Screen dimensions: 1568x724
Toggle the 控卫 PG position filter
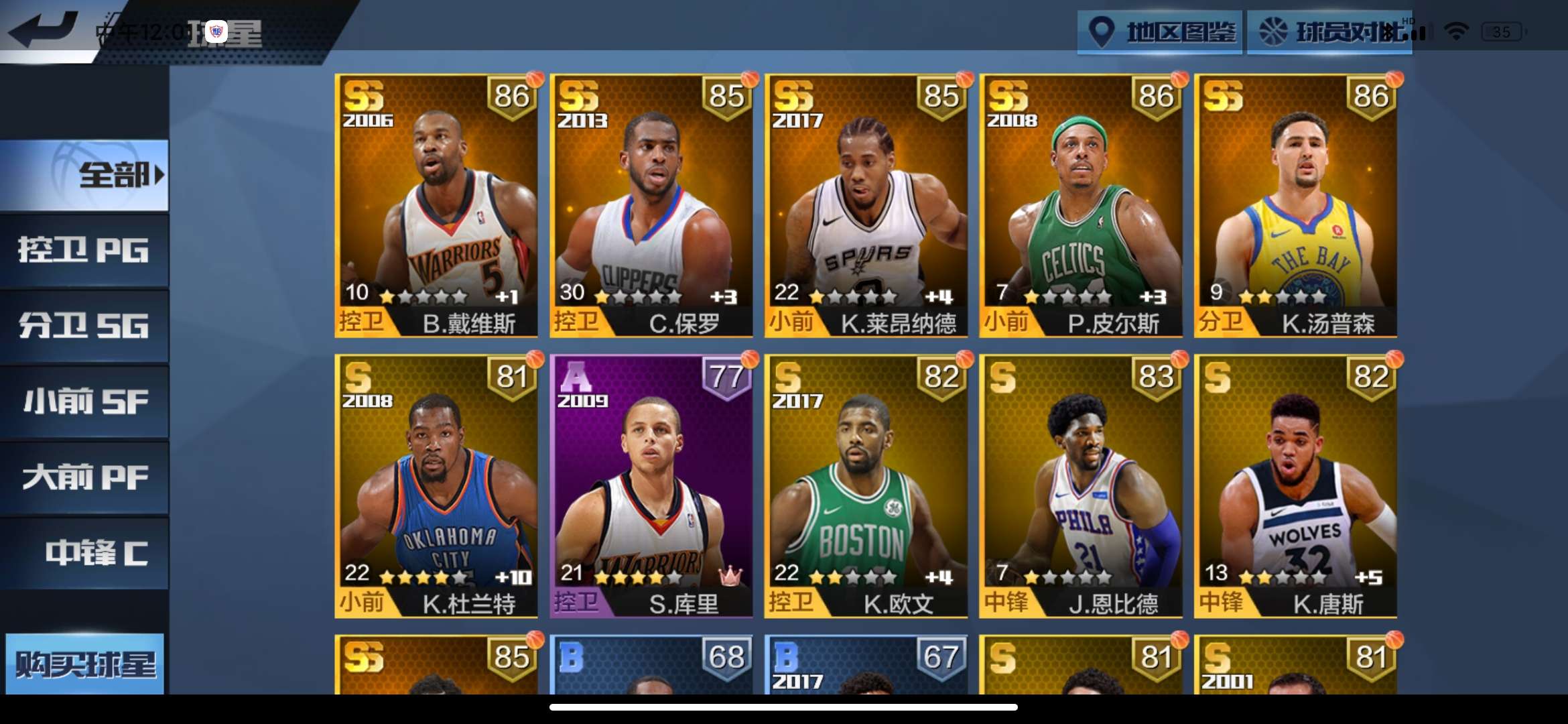[82, 249]
